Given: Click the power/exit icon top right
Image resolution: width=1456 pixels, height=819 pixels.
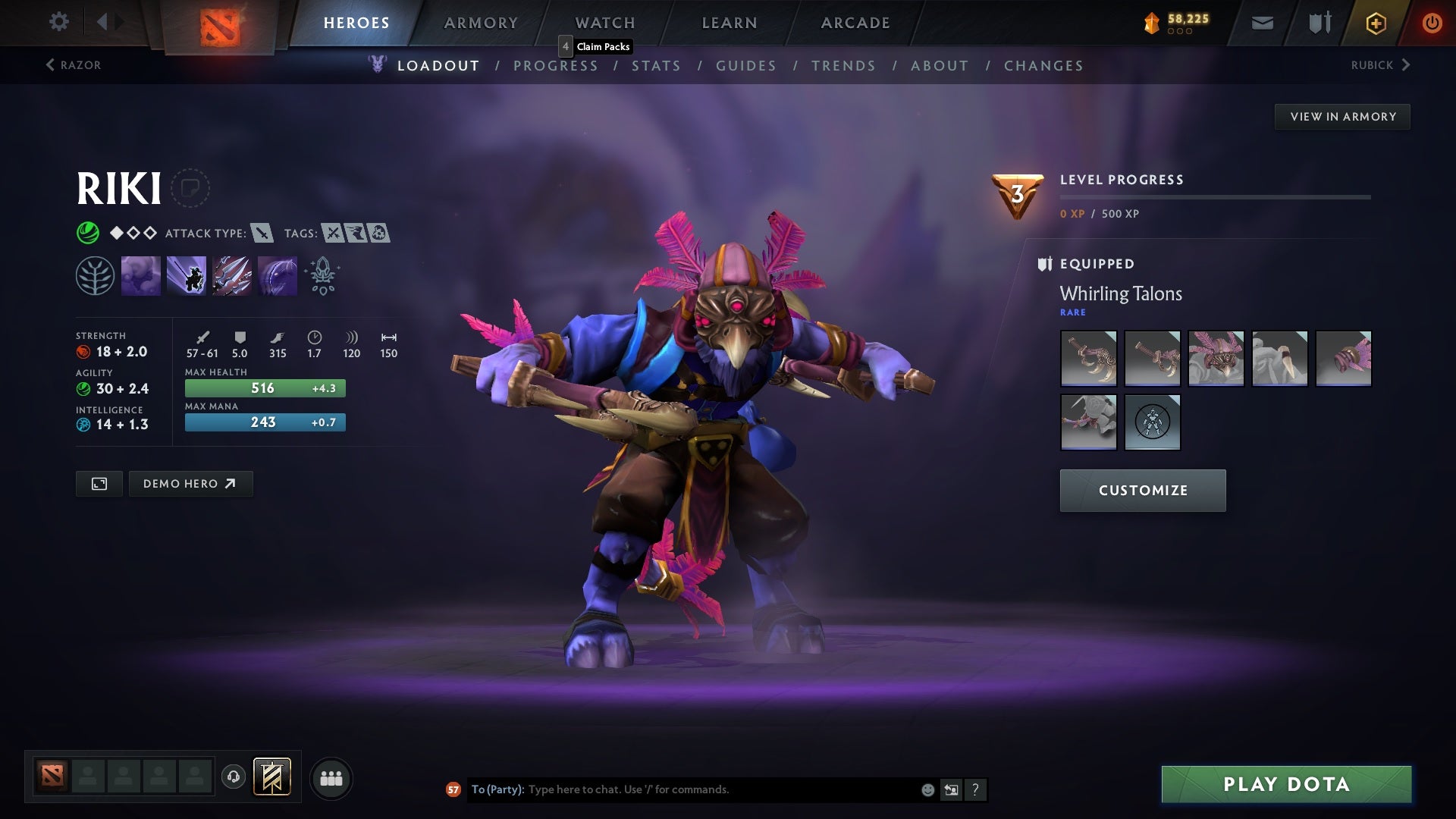Looking at the screenshot, I should [x=1432, y=22].
